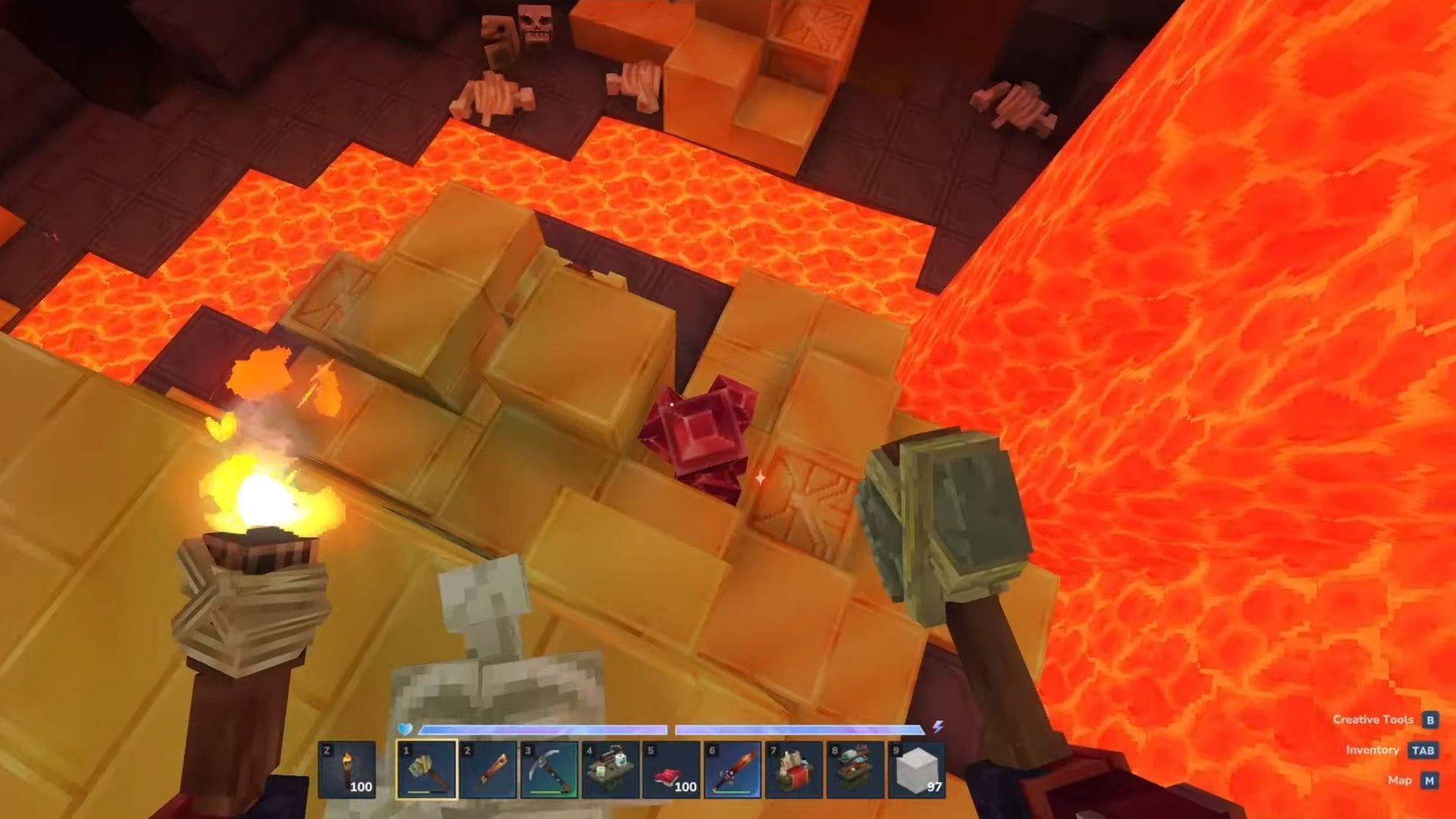The height and width of the screenshot is (819, 1456).
Task: Equip the pickaxe from the hotbar
Action: 549,770
